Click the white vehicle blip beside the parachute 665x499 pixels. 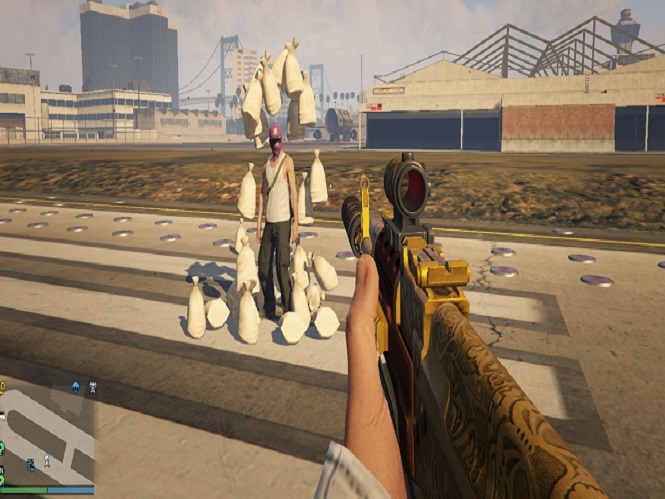(x=93, y=387)
